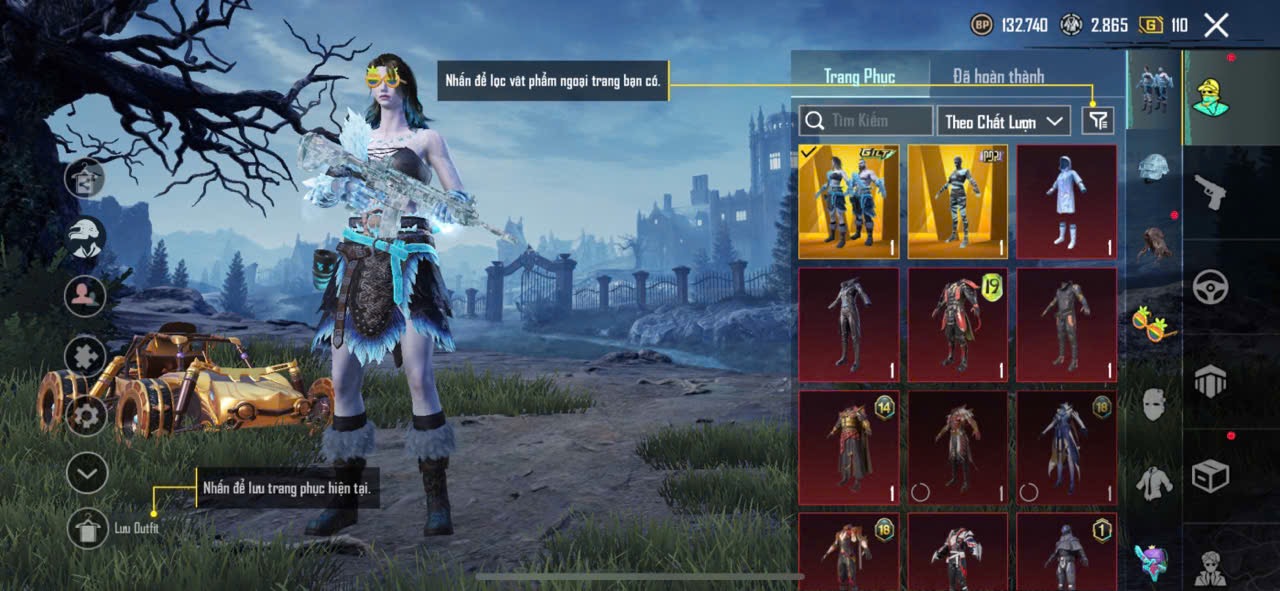This screenshot has height=591, width=1280.
Task: Click the gear settings icon
Action: click(87, 414)
